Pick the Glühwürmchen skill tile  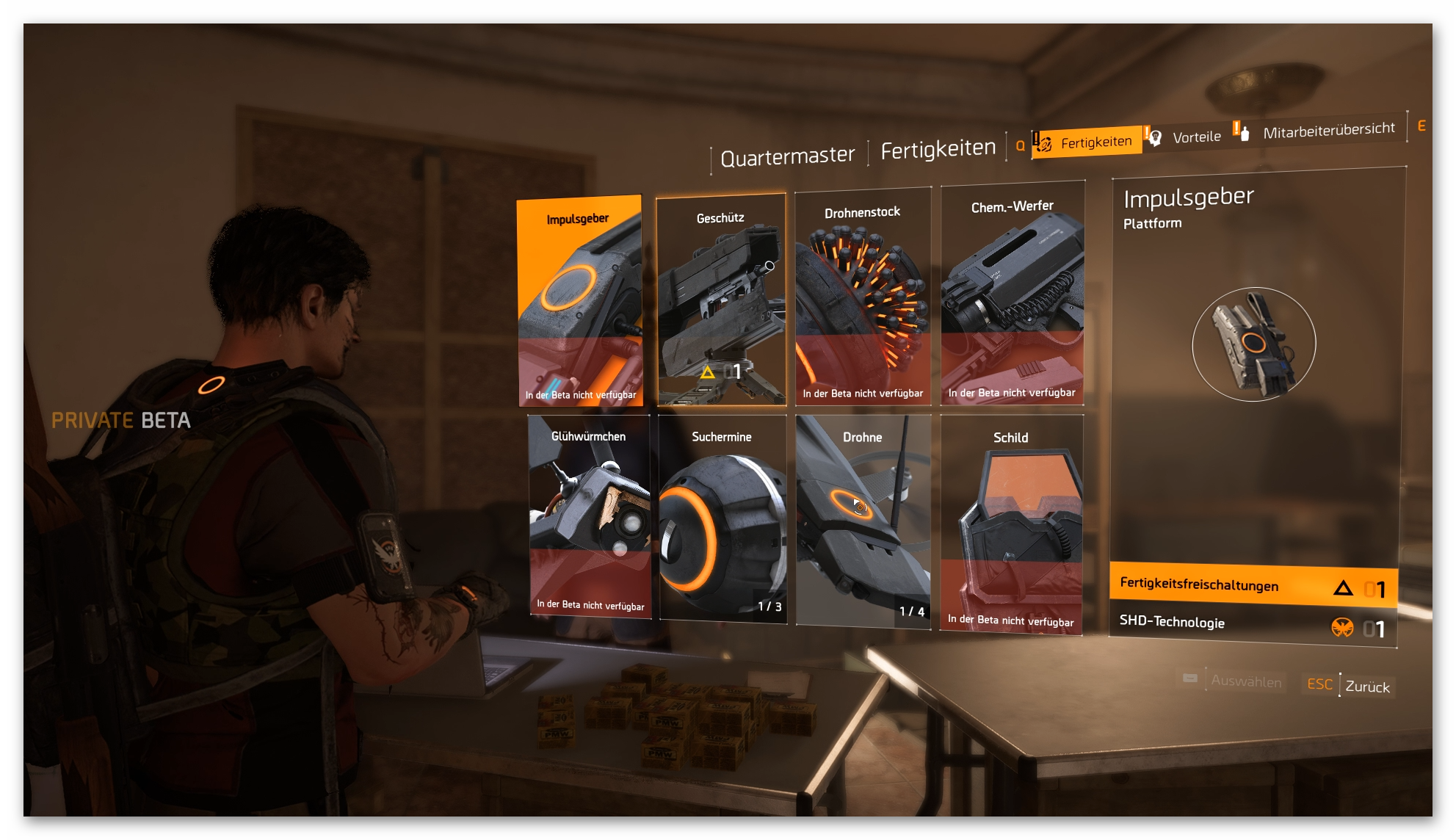589,516
